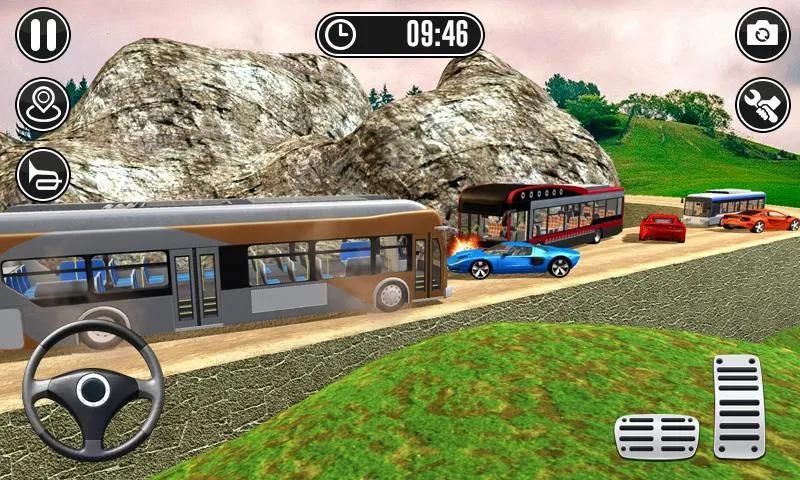The width and height of the screenshot is (800, 480).
Task: Open the wrench repair tools button
Action: click(x=763, y=104)
